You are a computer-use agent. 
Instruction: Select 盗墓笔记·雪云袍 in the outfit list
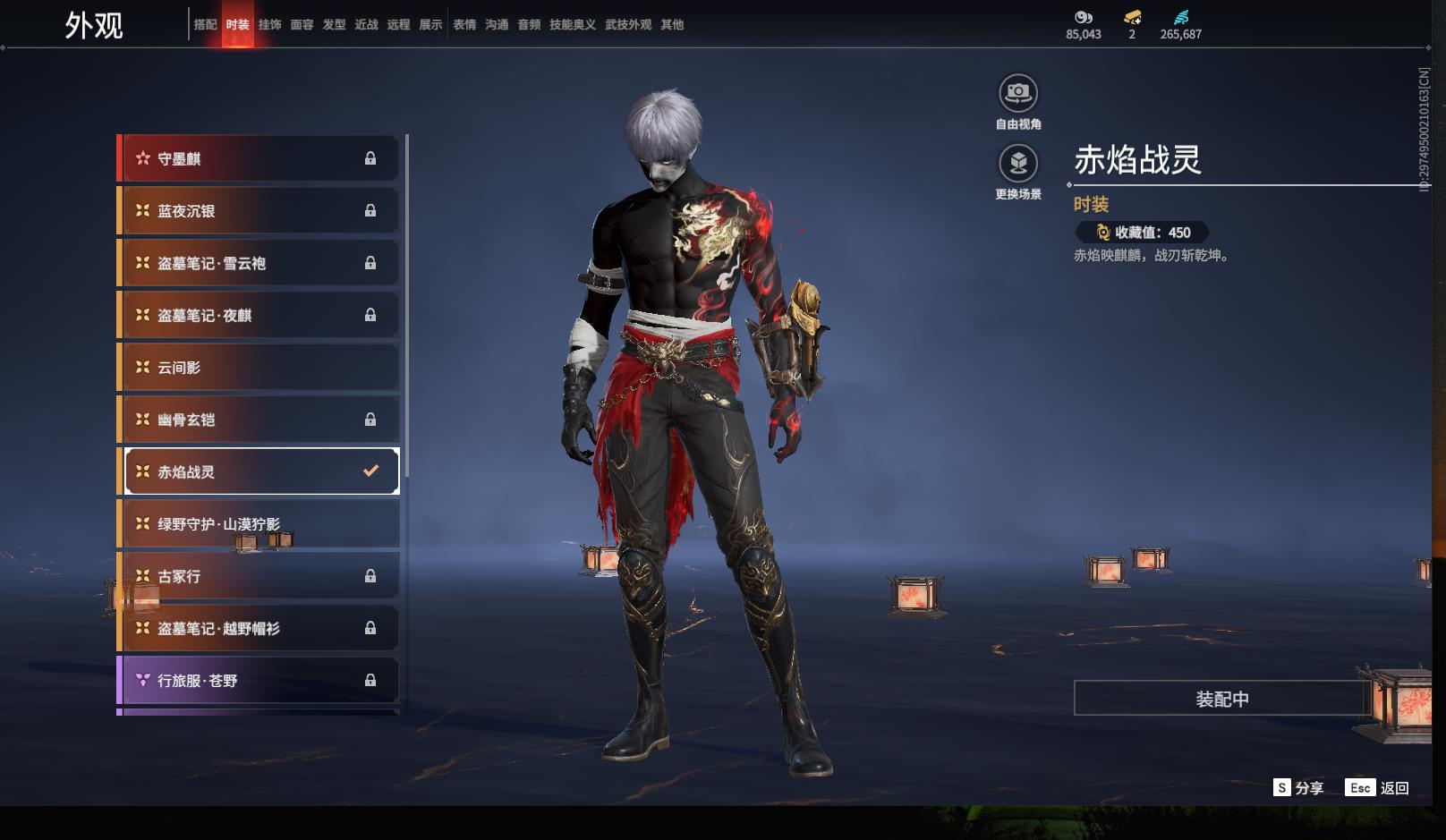coord(259,263)
